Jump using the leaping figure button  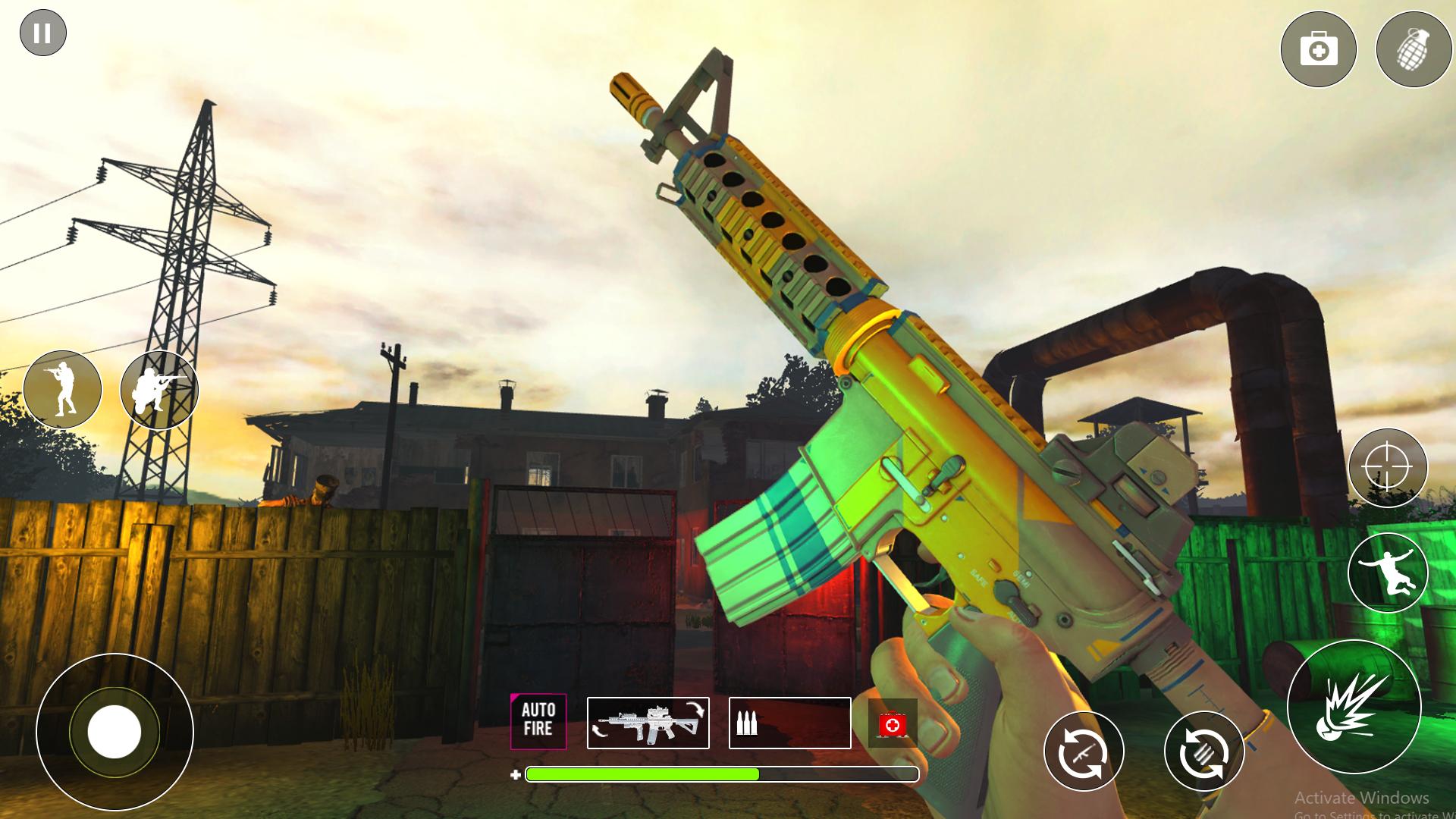pyautogui.click(x=1388, y=573)
